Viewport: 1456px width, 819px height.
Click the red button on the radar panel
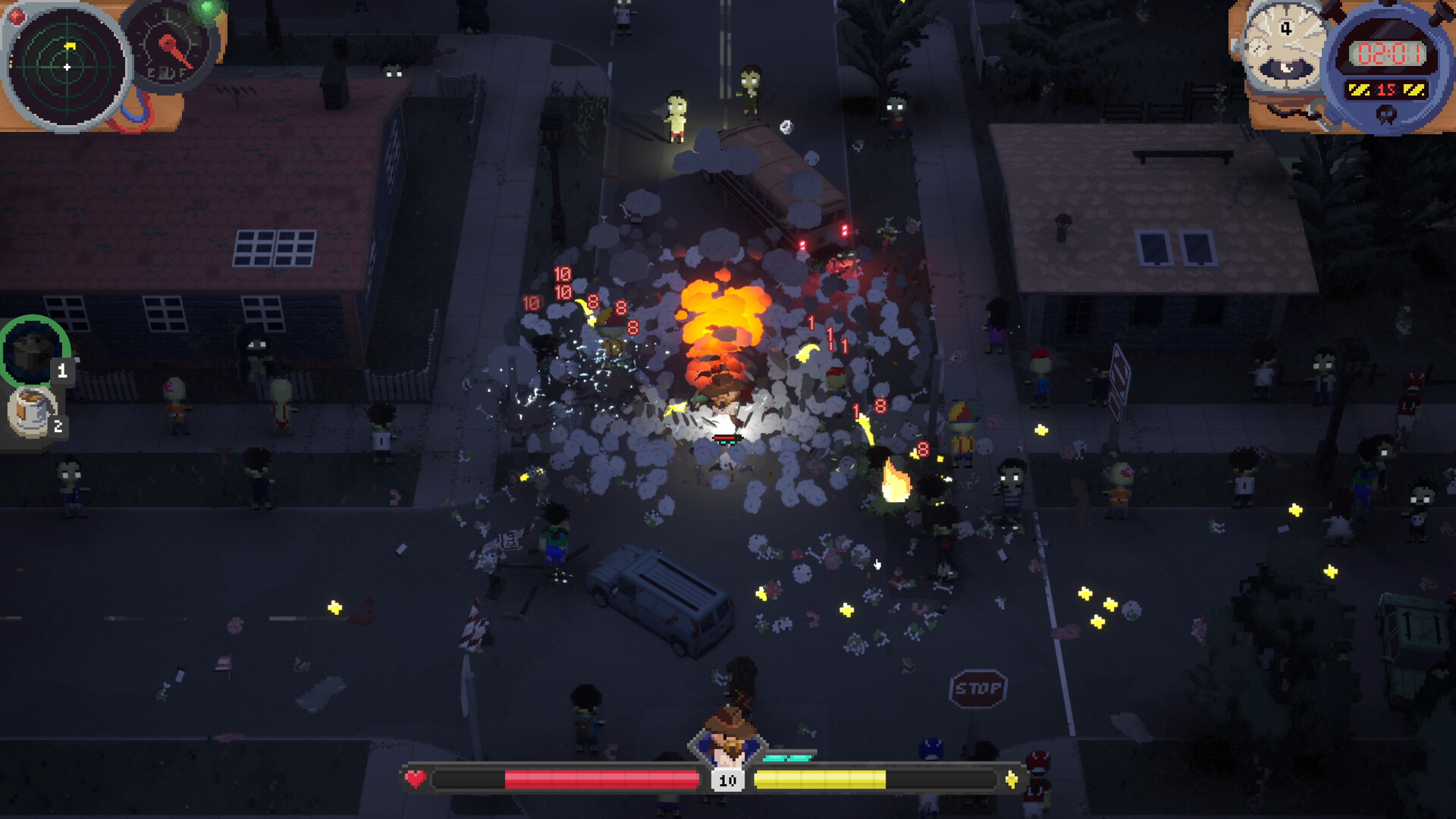pos(17,15)
